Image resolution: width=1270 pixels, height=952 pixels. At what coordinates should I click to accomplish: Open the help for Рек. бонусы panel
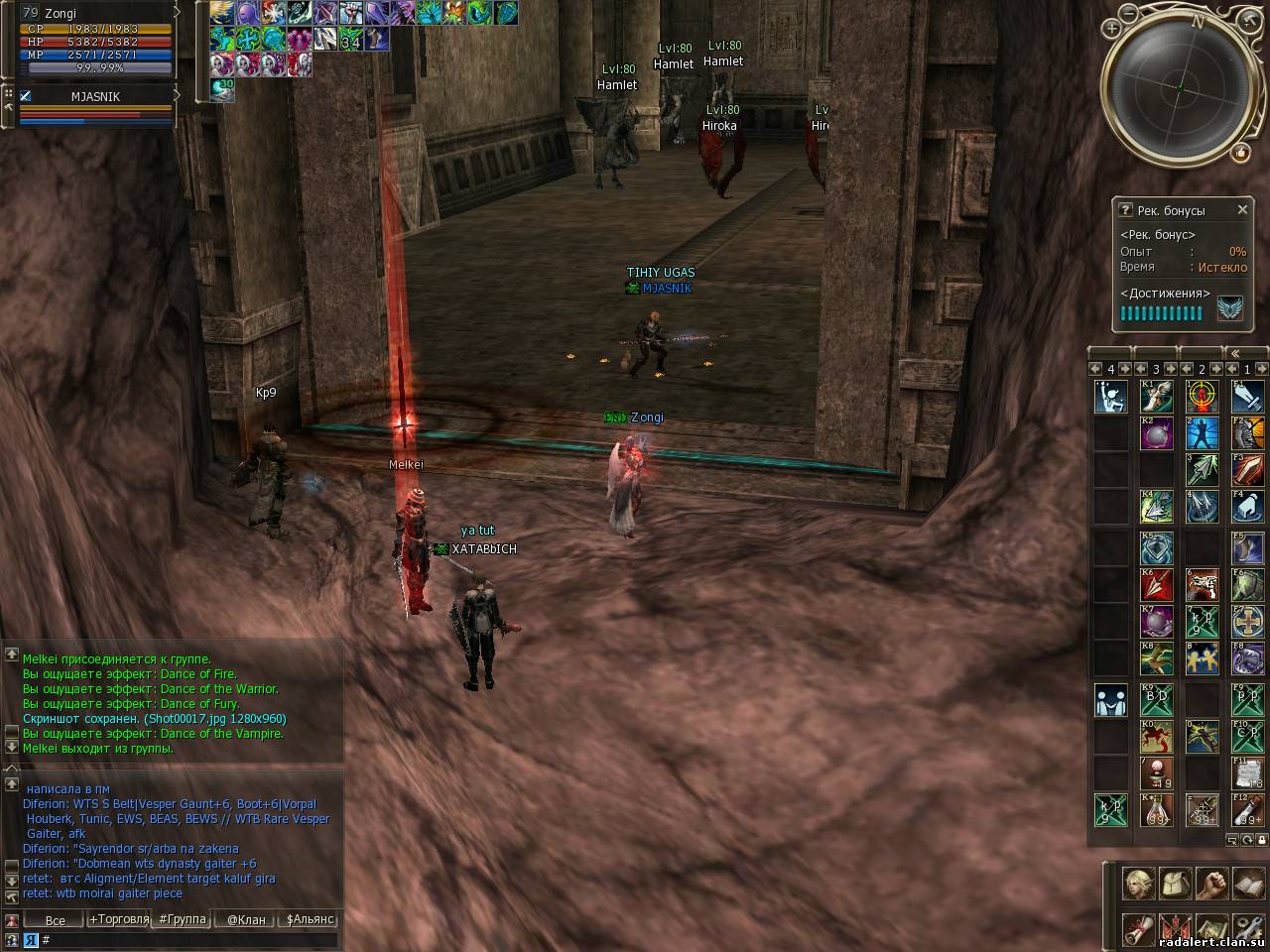(x=1125, y=210)
